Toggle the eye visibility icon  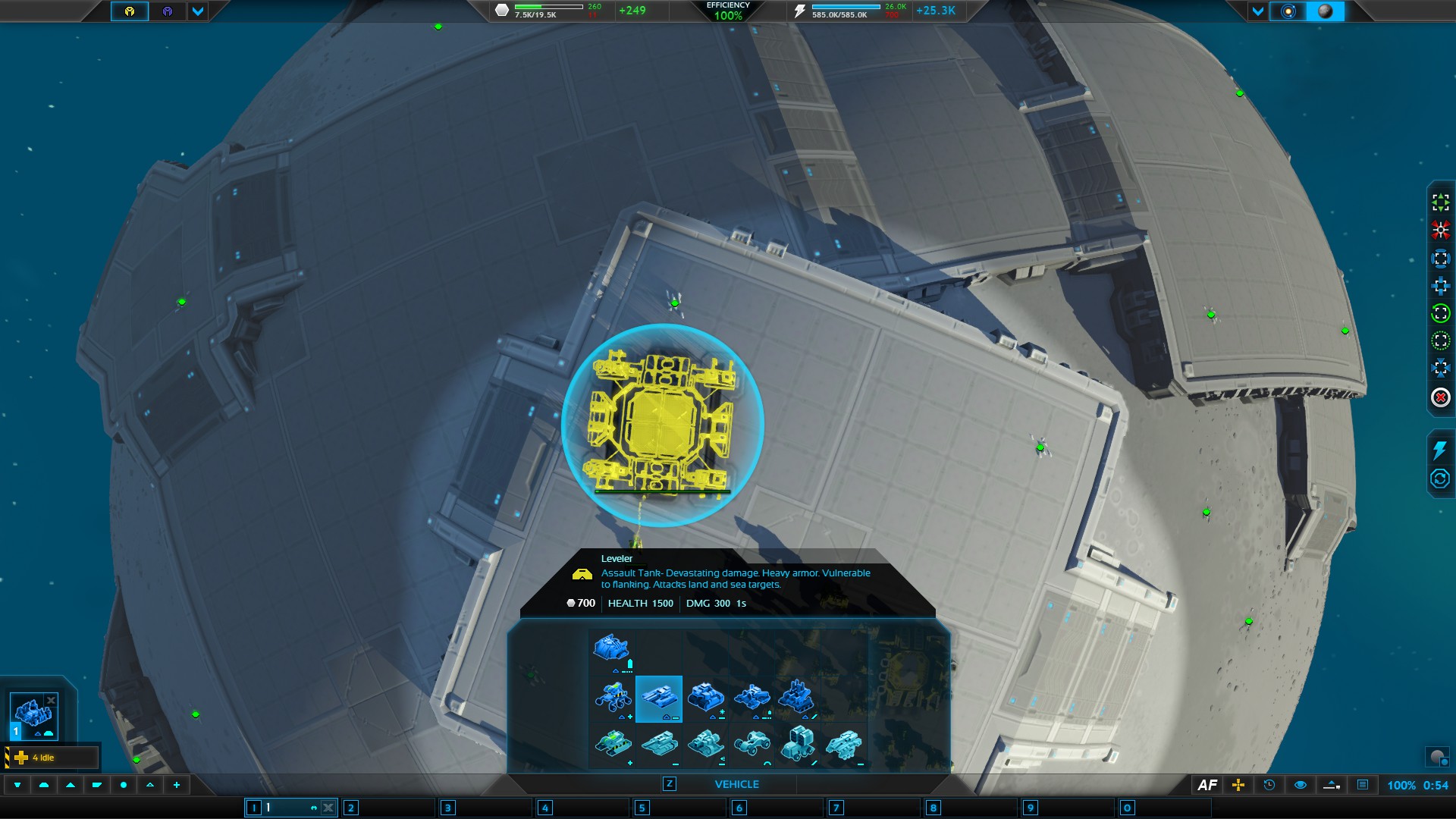1300,786
